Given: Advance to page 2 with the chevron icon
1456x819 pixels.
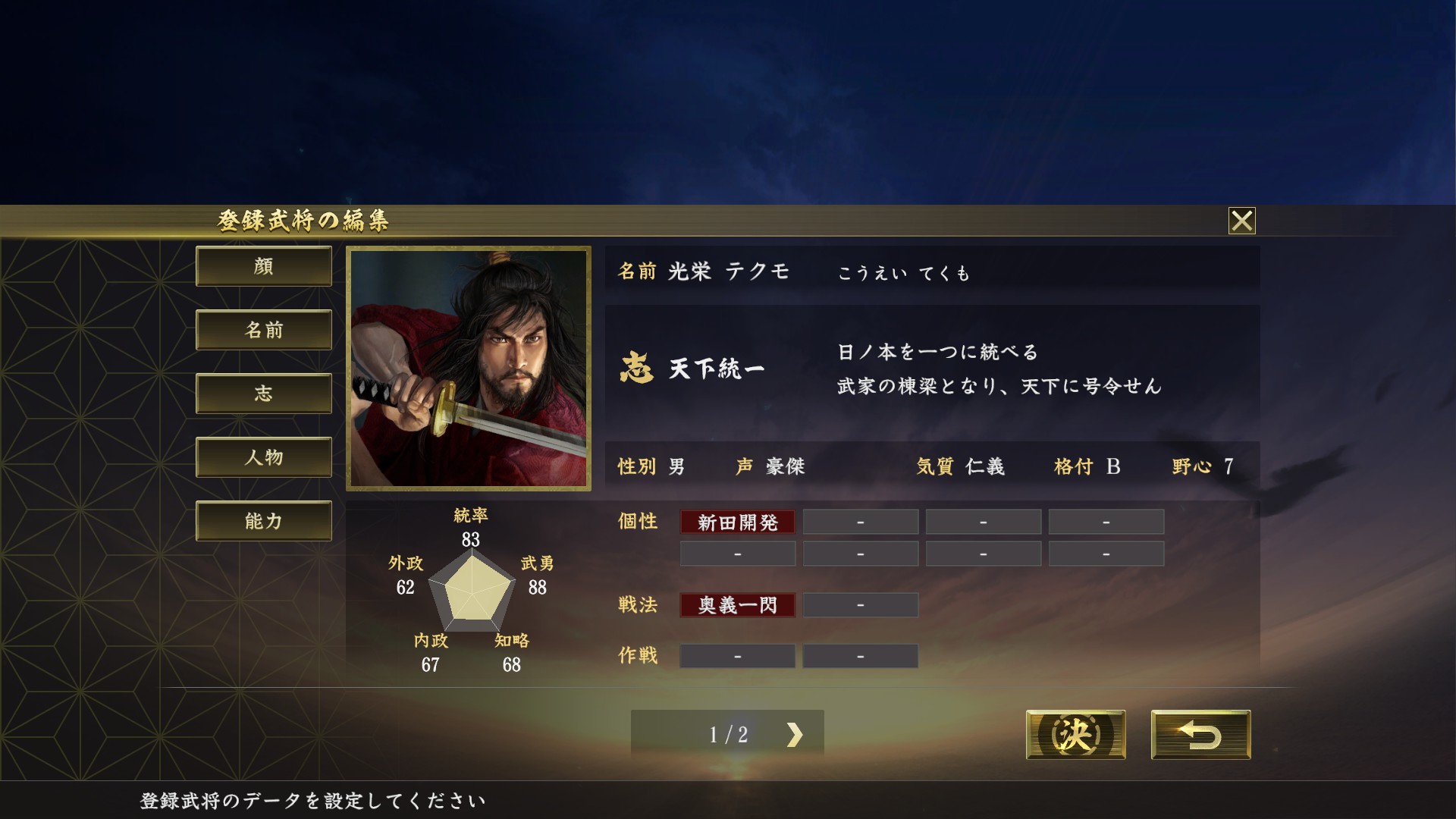Looking at the screenshot, I should (x=793, y=733).
